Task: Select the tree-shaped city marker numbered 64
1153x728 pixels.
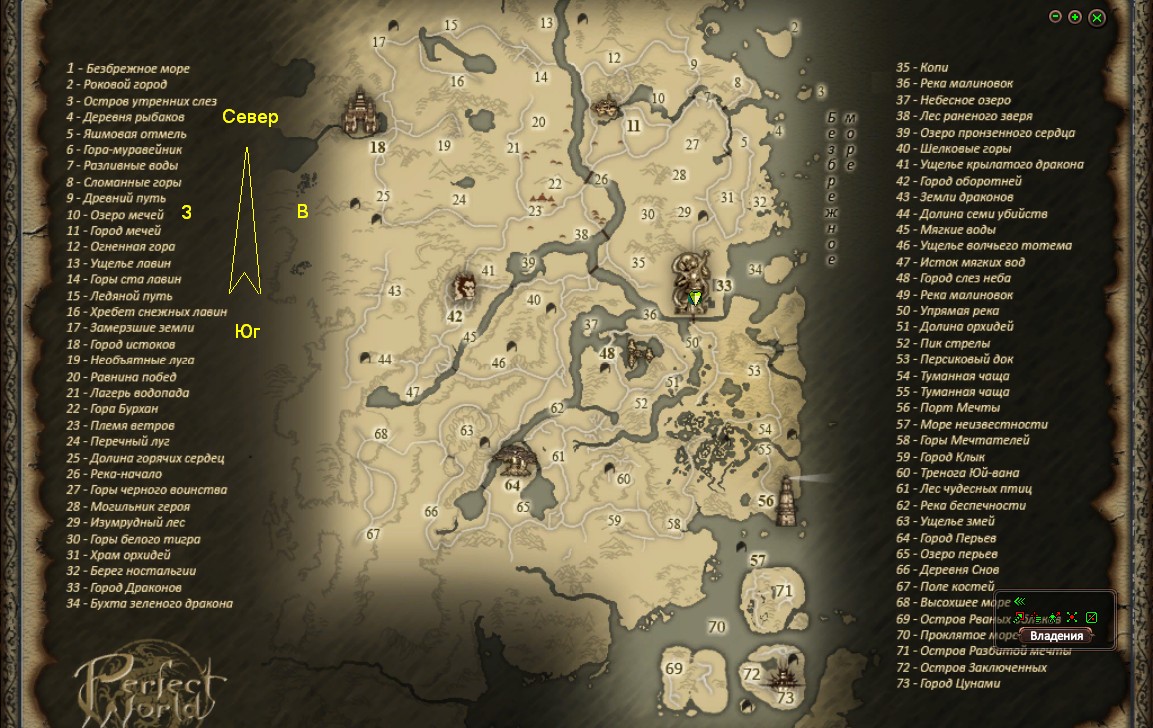Action: click(x=516, y=460)
